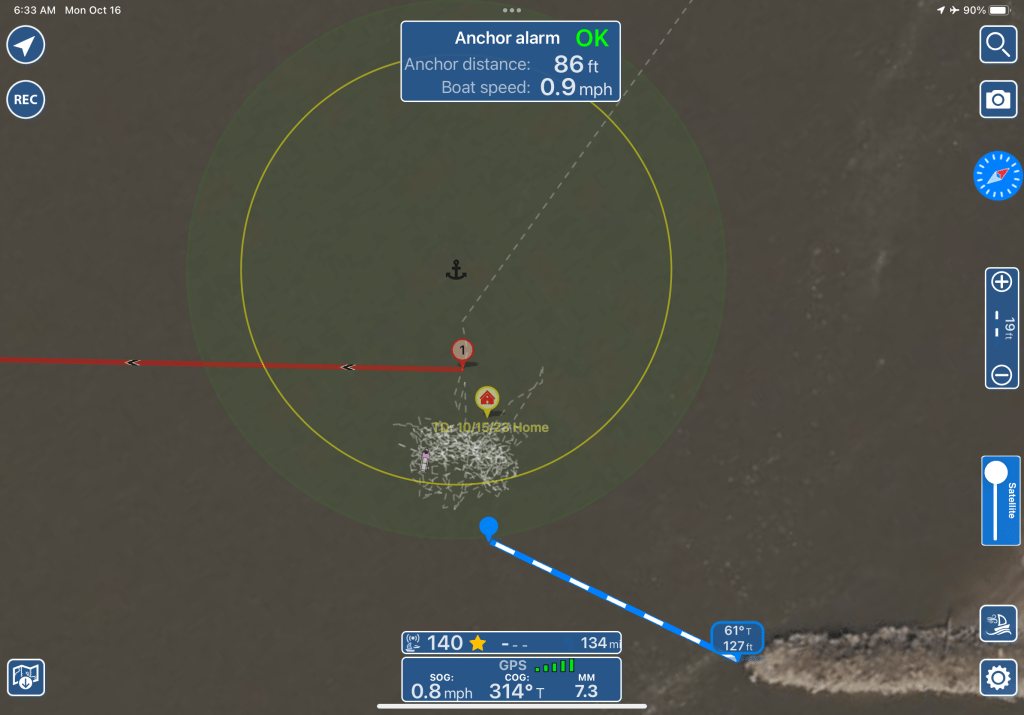Select the red waypoint marker 1

[462, 351]
